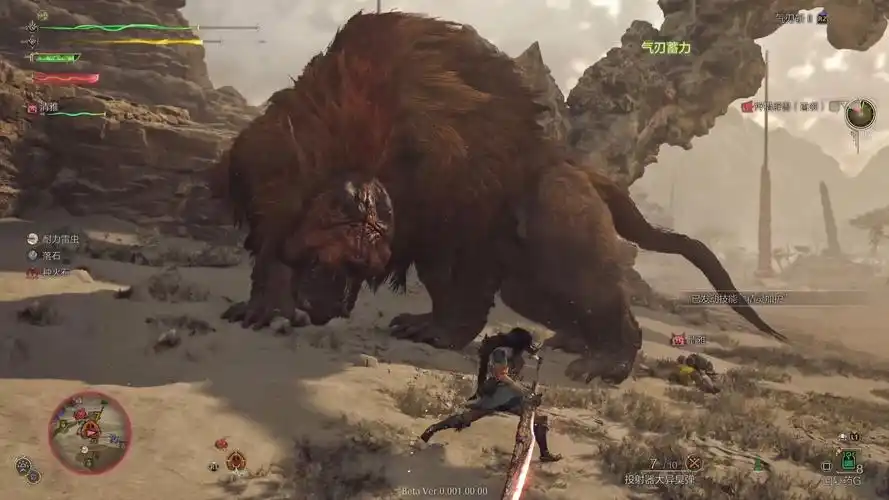The height and width of the screenshot is (500, 889).
Task: Click the 落石 falling rock entry
Action: [x=50, y=256]
